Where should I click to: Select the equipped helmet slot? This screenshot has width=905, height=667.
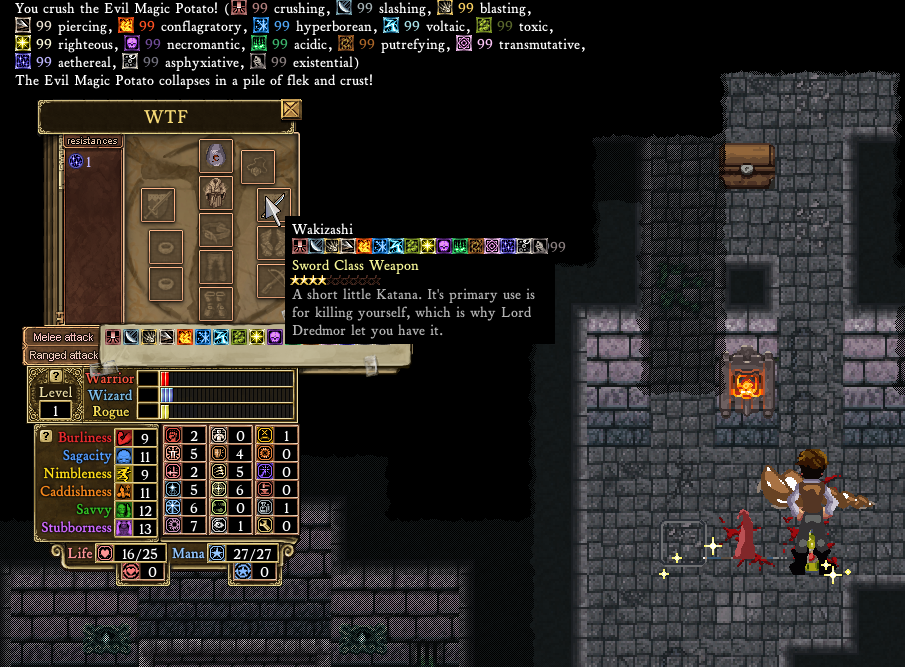click(216, 155)
